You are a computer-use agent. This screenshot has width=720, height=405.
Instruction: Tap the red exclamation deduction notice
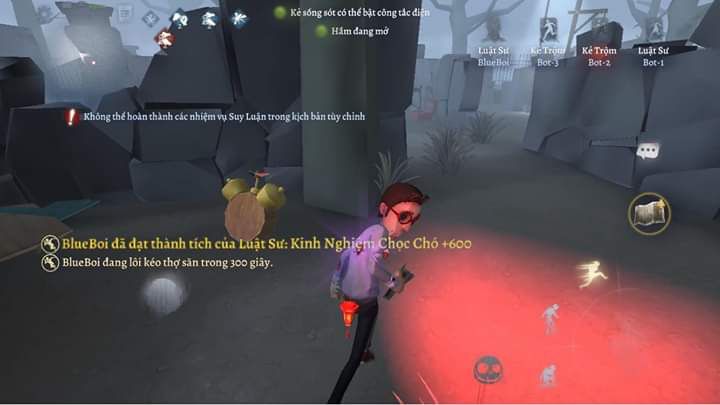71,117
